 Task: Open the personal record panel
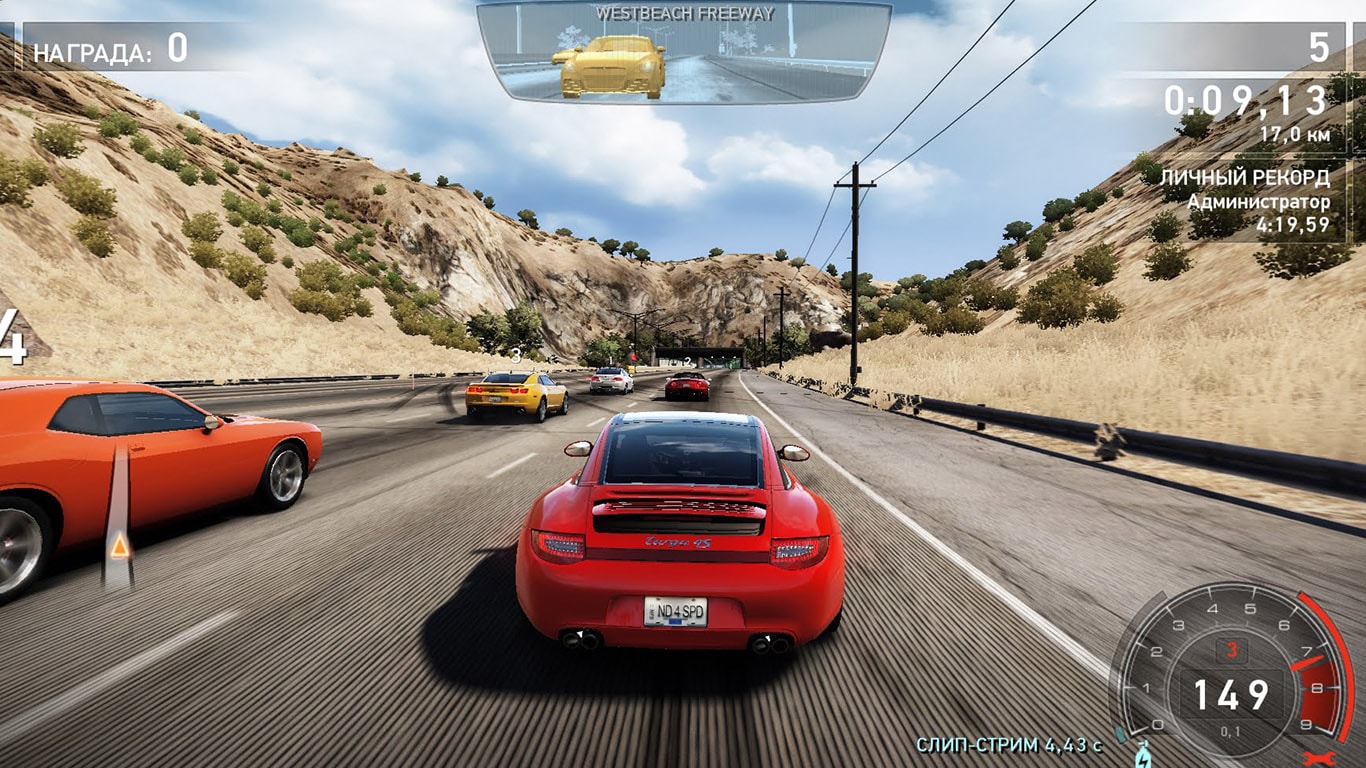(x=1257, y=201)
